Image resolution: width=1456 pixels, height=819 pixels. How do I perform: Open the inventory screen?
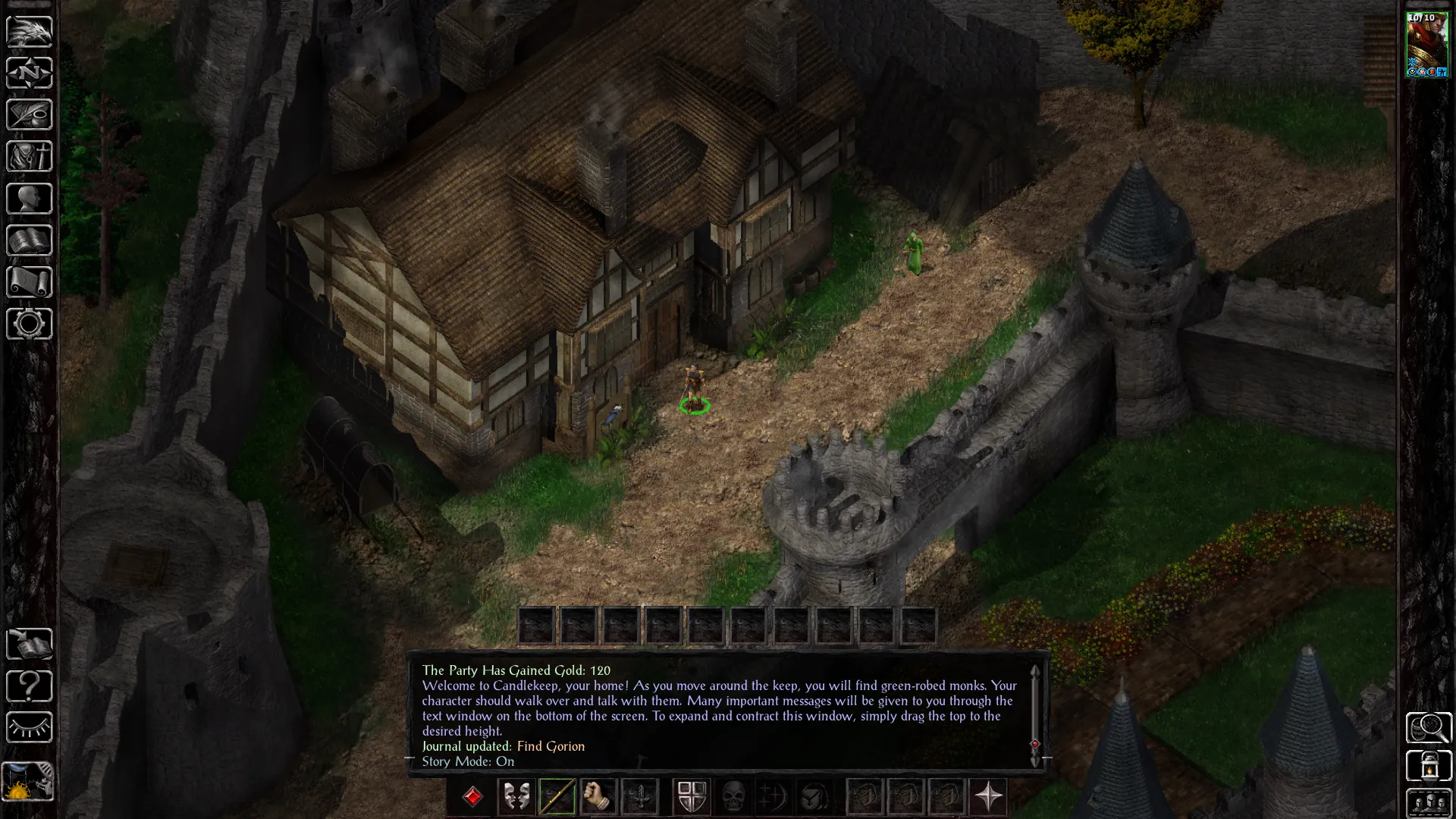pyautogui.click(x=29, y=157)
